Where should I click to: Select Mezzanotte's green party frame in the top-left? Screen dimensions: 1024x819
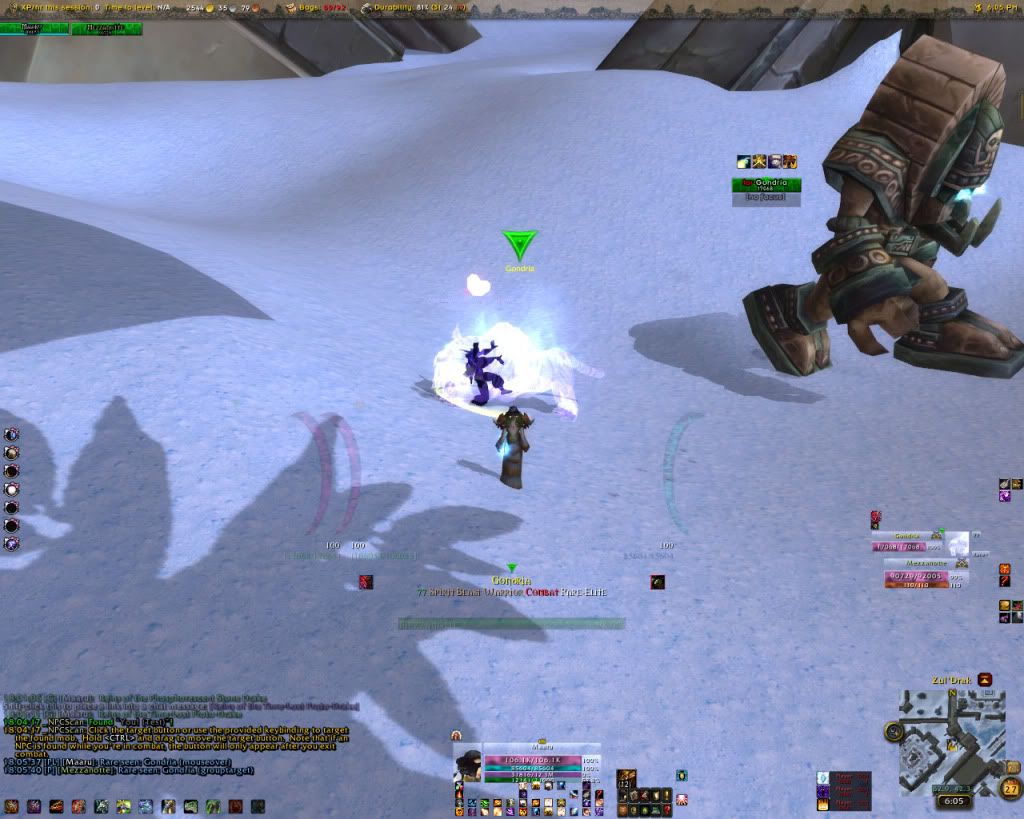tap(106, 29)
